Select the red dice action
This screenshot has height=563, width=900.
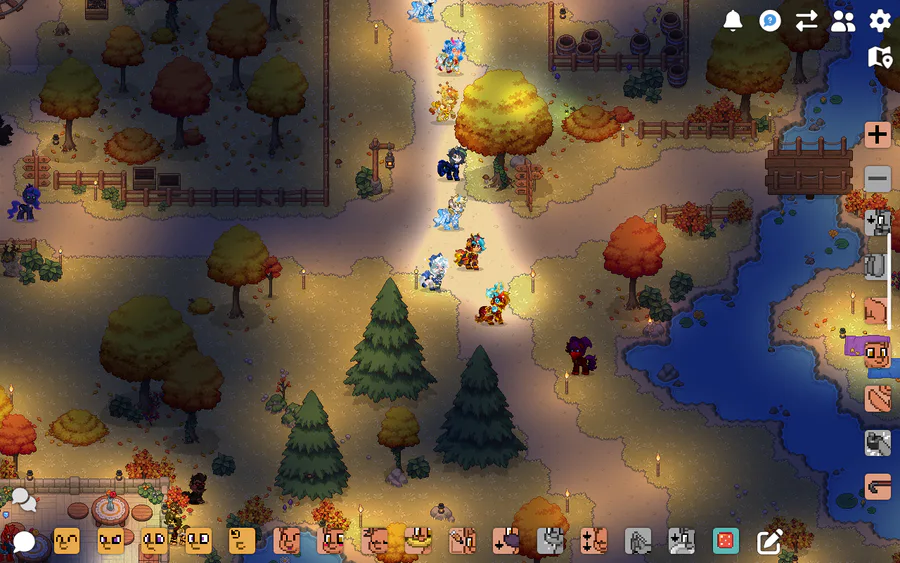pos(724,542)
